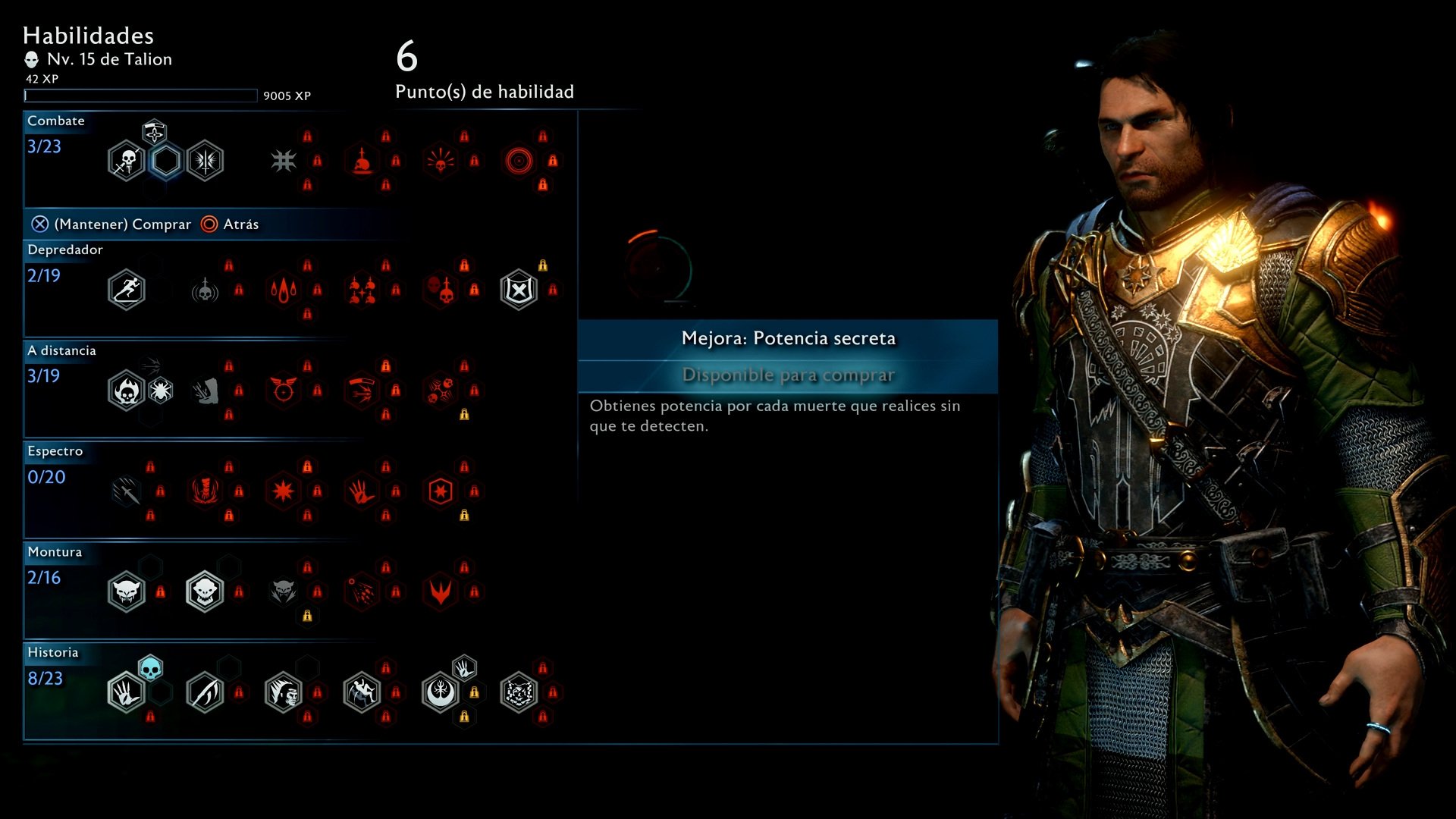The image size is (1456, 819).
Task: Choose the highlighted empty hexagon upgrade slot
Action: pos(165,161)
